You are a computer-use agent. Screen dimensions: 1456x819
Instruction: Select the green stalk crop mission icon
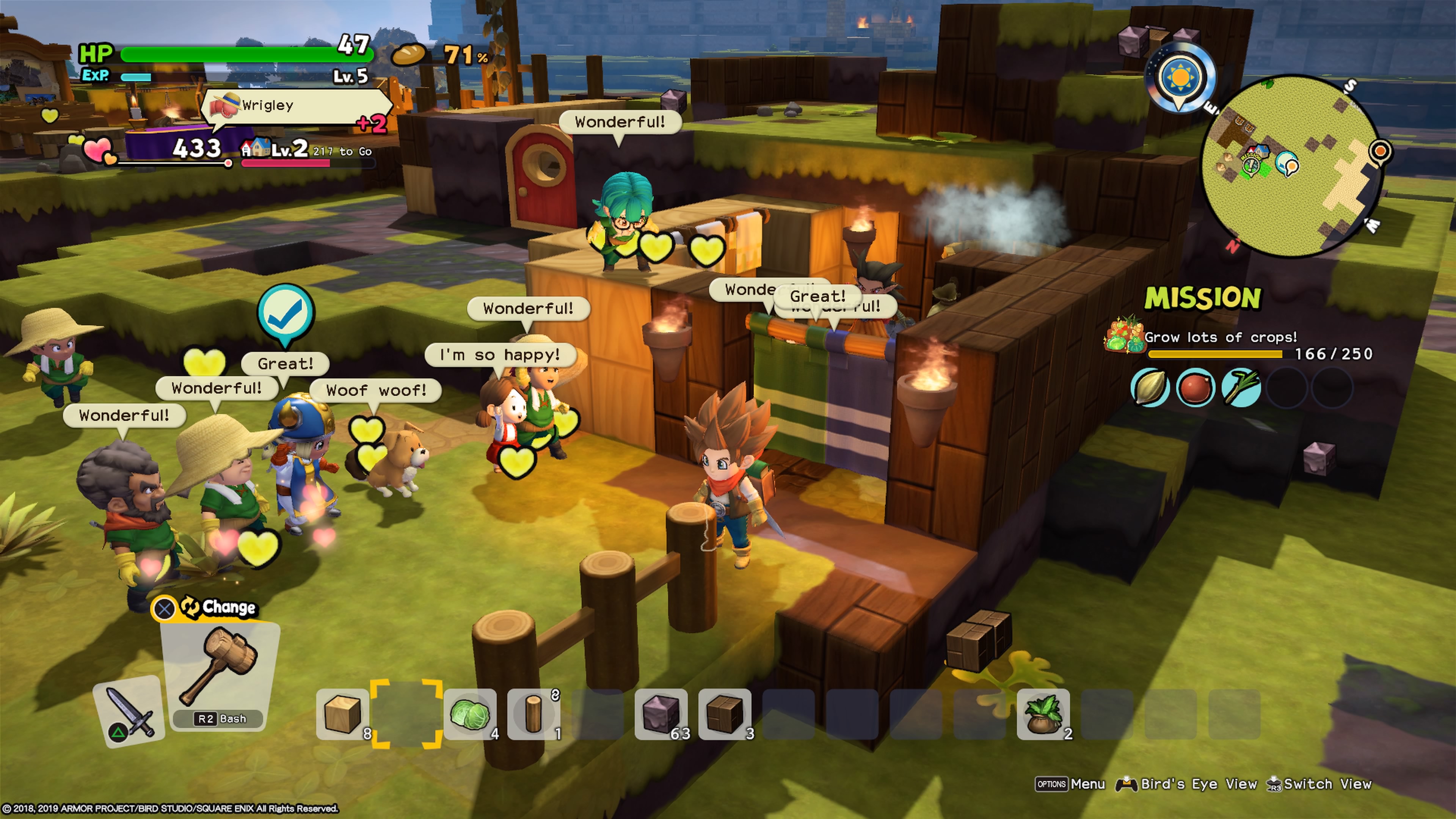(x=1241, y=388)
